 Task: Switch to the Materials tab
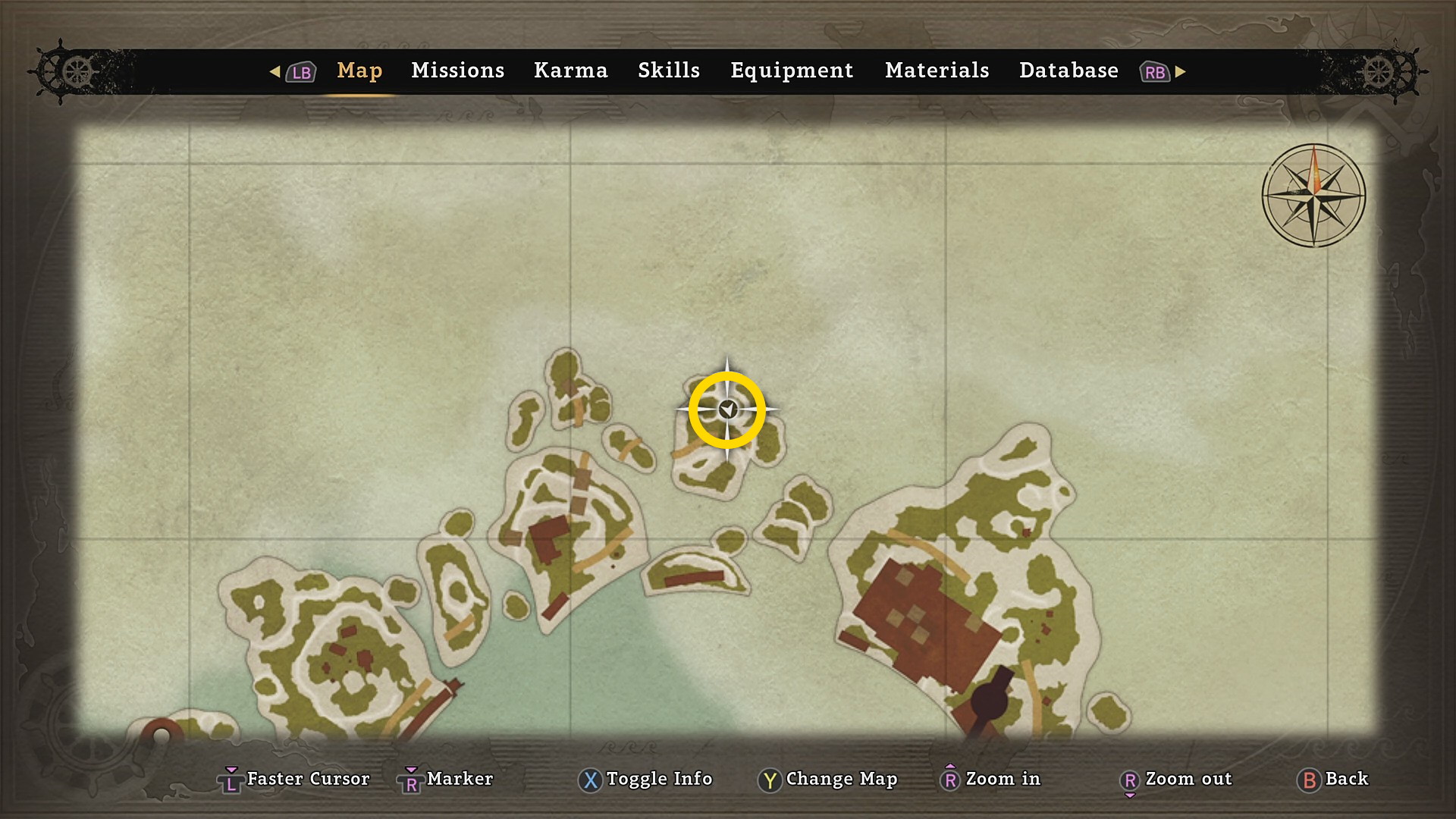tap(937, 71)
